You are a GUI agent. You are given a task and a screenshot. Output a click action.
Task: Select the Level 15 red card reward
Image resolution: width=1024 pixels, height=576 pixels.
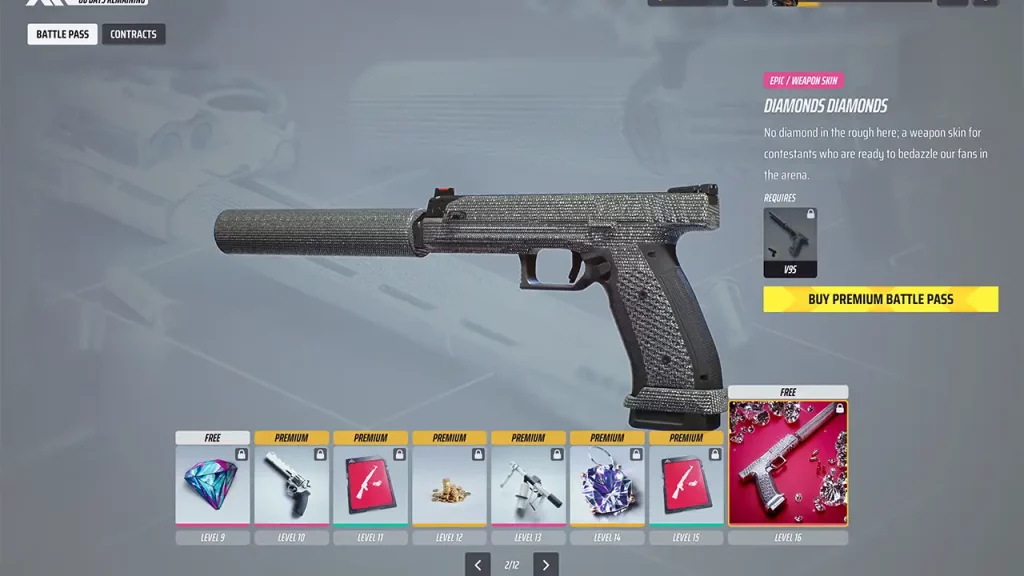[686, 485]
